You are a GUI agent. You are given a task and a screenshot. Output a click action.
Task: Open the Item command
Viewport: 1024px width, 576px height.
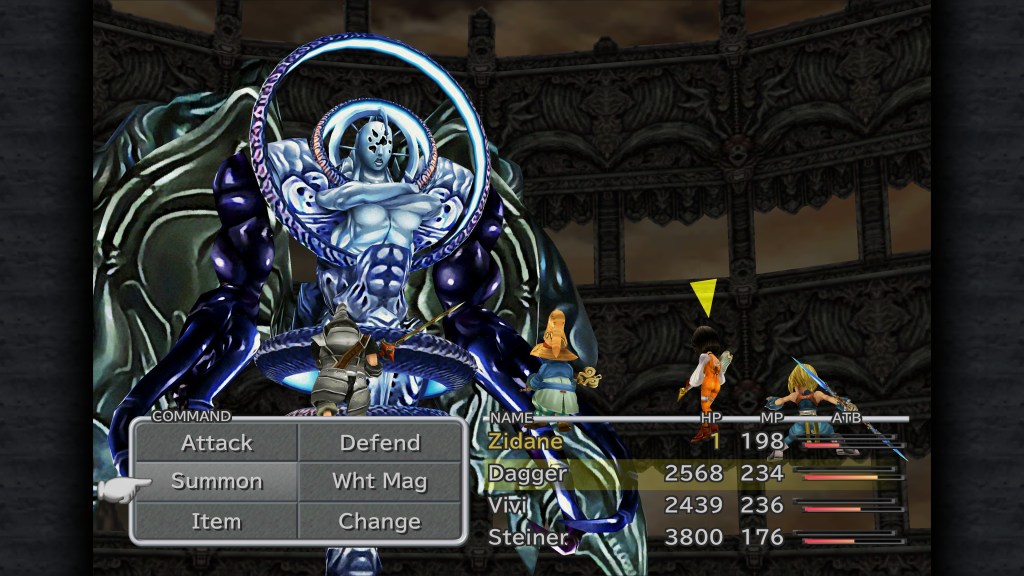pos(216,521)
